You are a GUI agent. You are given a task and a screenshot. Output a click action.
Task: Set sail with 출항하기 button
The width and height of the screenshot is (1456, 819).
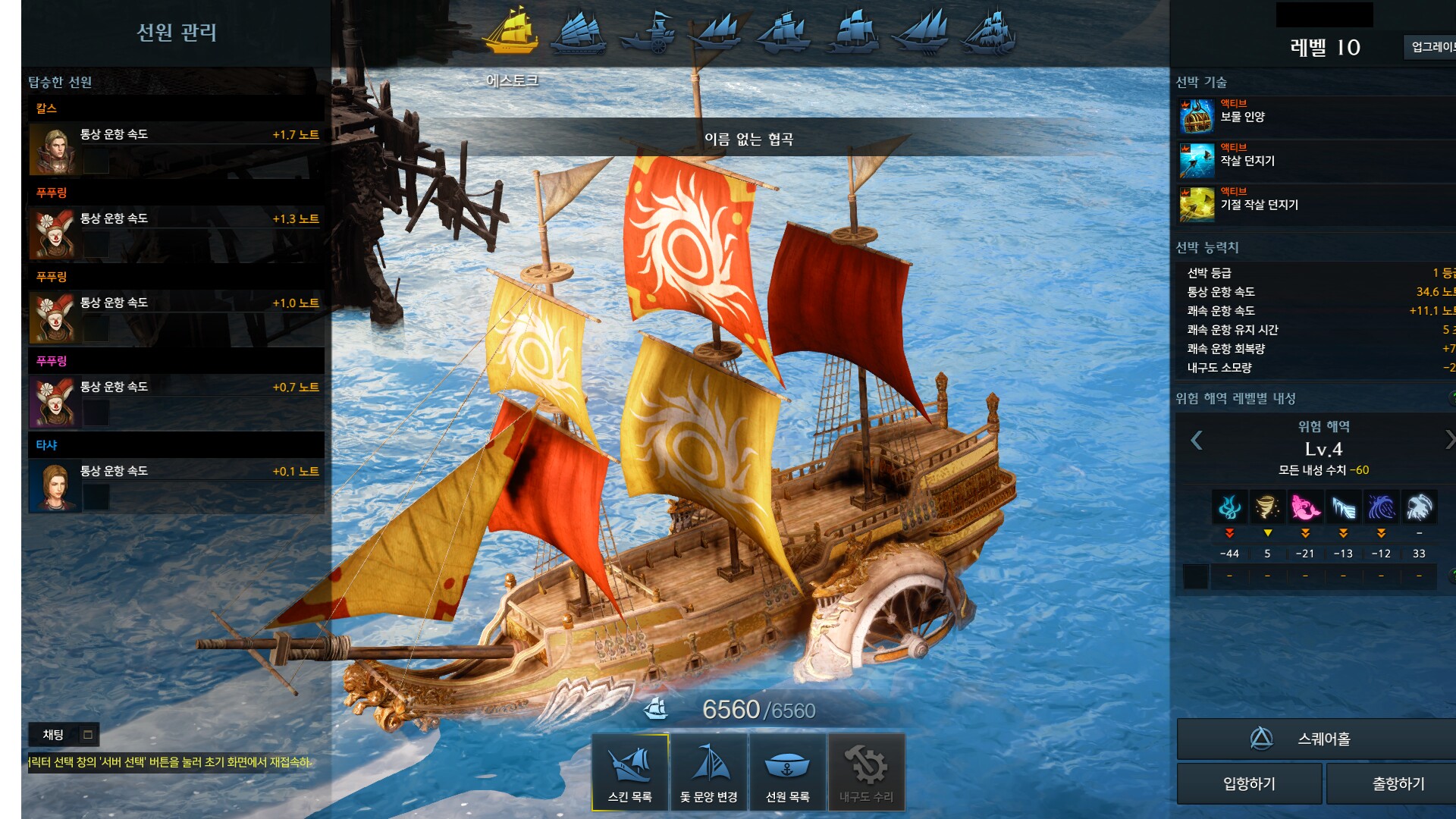(1398, 783)
